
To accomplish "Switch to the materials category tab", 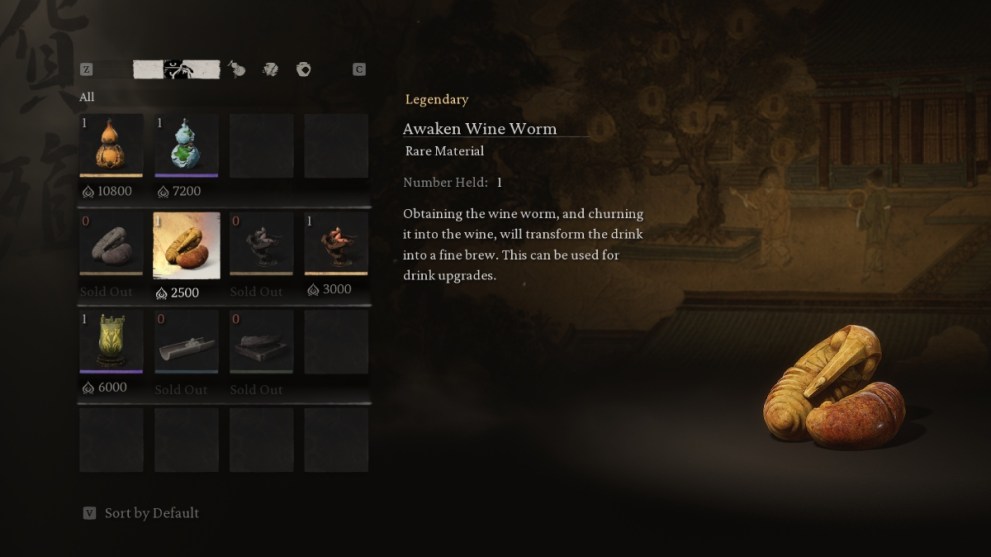I will coord(270,69).
